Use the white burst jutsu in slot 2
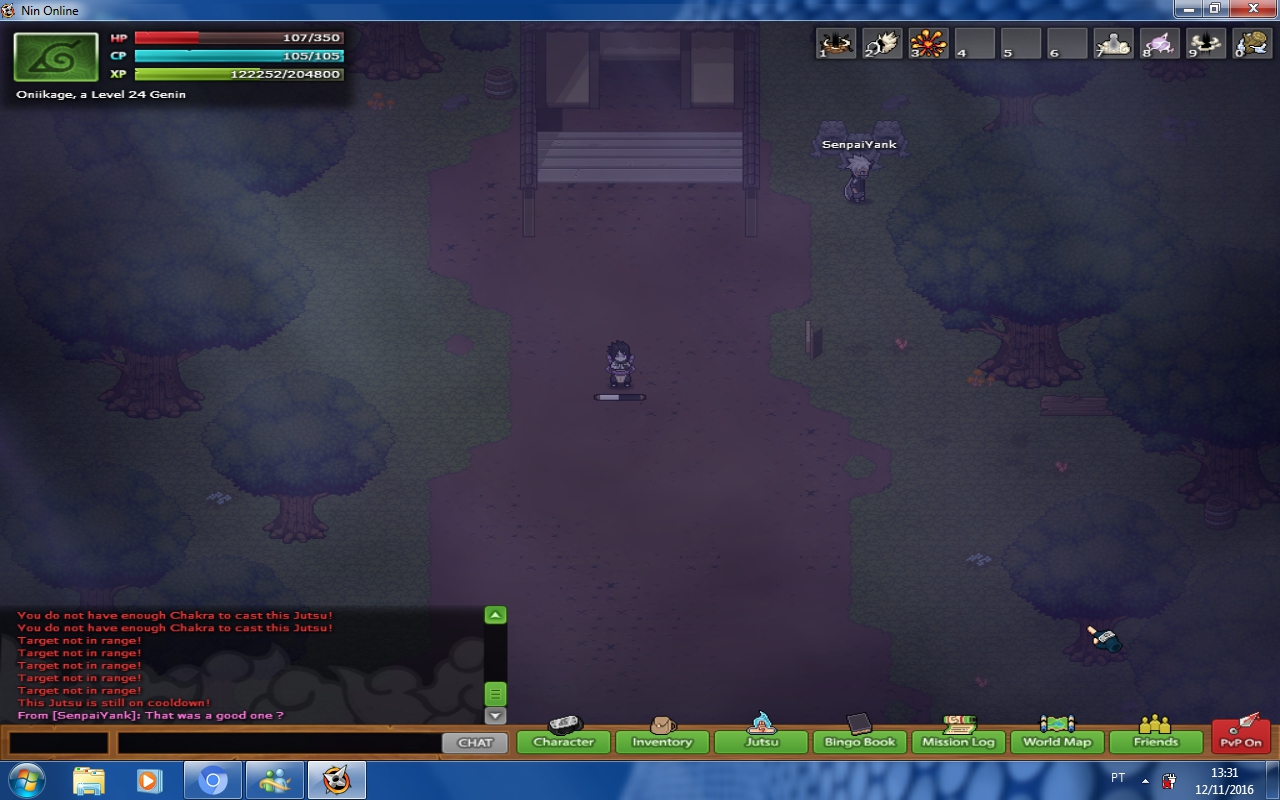The height and width of the screenshot is (800, 1280). (x=883, y=43)
